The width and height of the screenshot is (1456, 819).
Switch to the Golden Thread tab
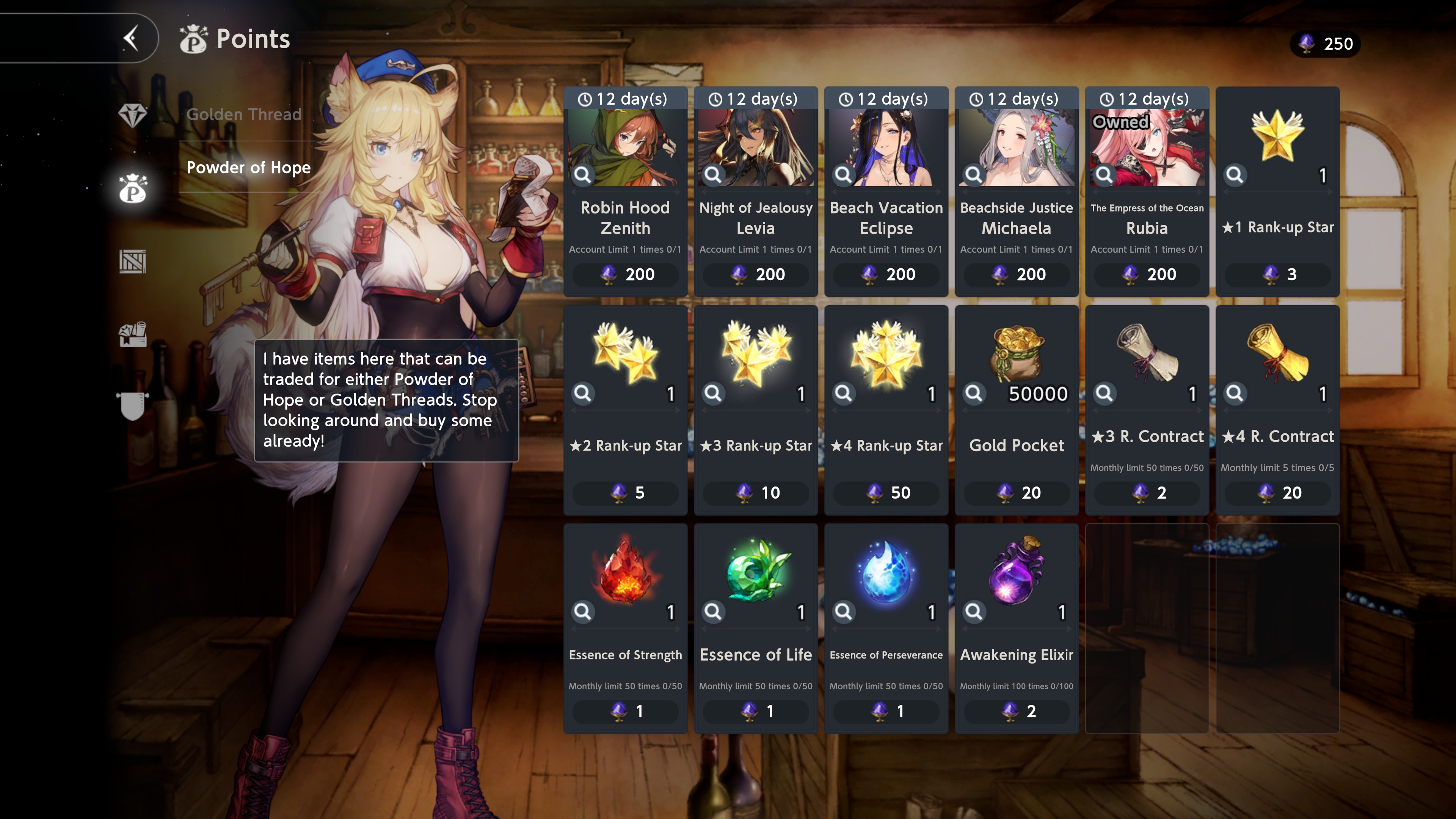(243, 114)
